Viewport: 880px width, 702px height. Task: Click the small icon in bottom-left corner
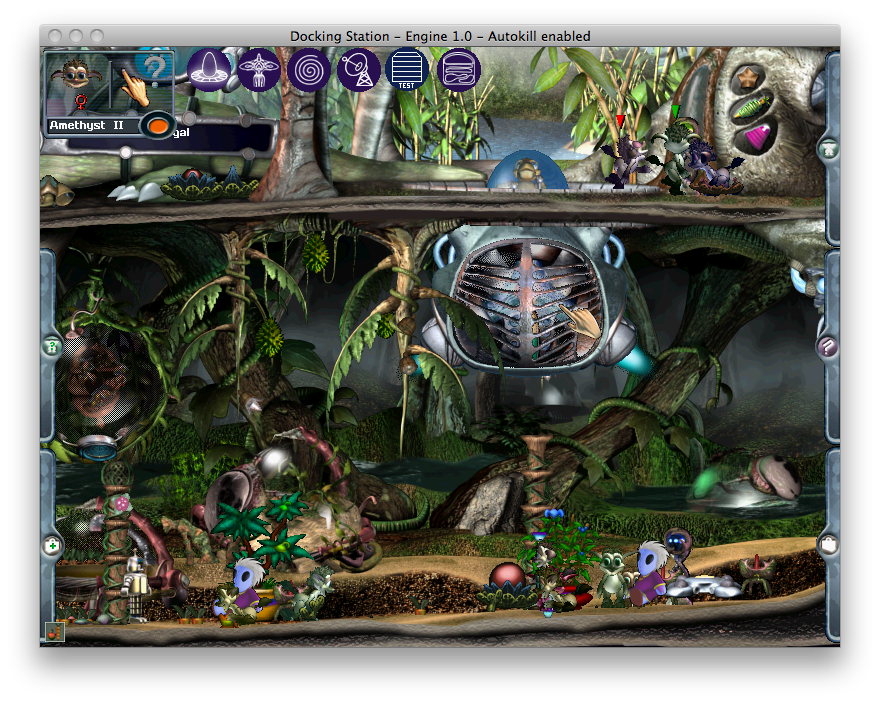click(55, 631)
